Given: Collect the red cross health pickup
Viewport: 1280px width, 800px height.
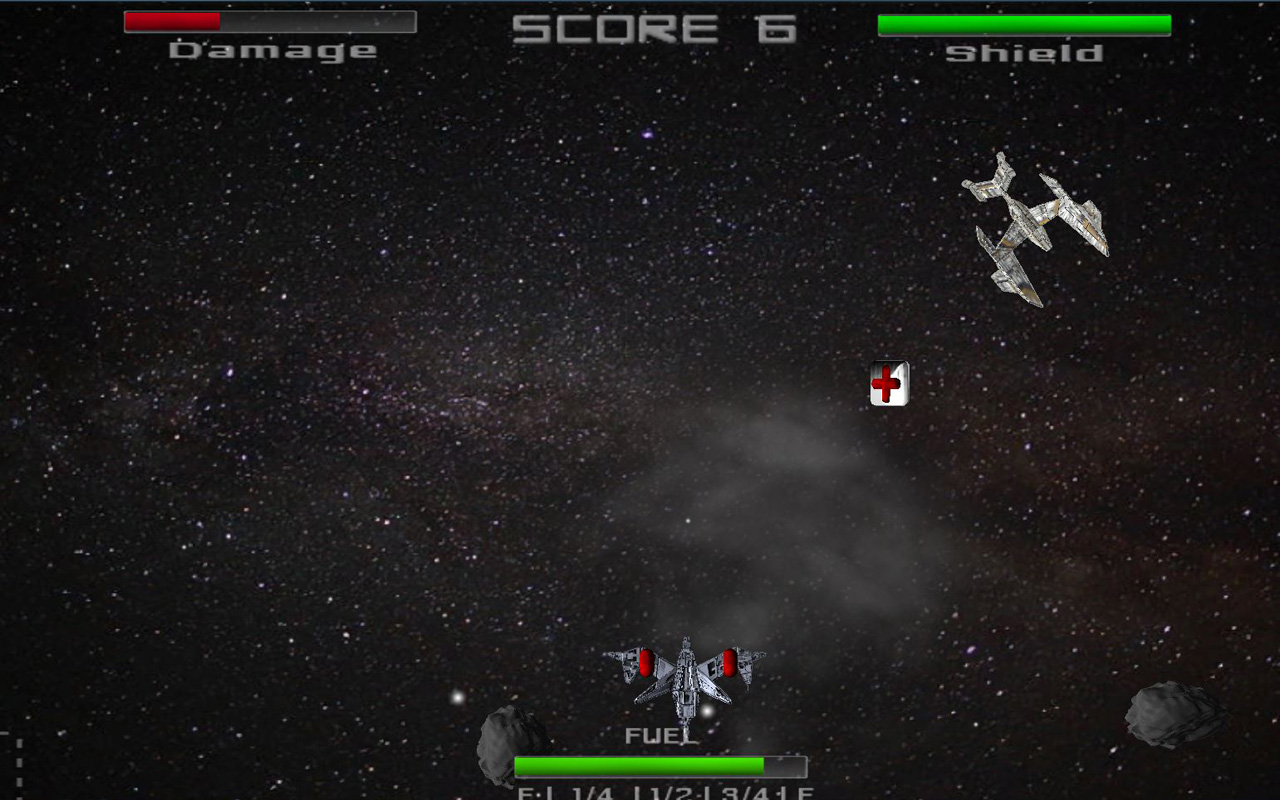Looking at the screenshot, I should pos(889,383).
